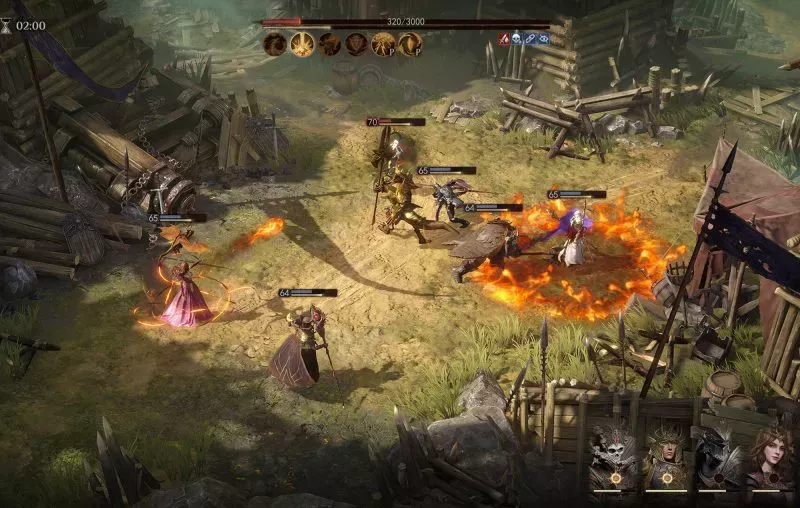Activate the glowing sunburst ability icon

(302, 44)
